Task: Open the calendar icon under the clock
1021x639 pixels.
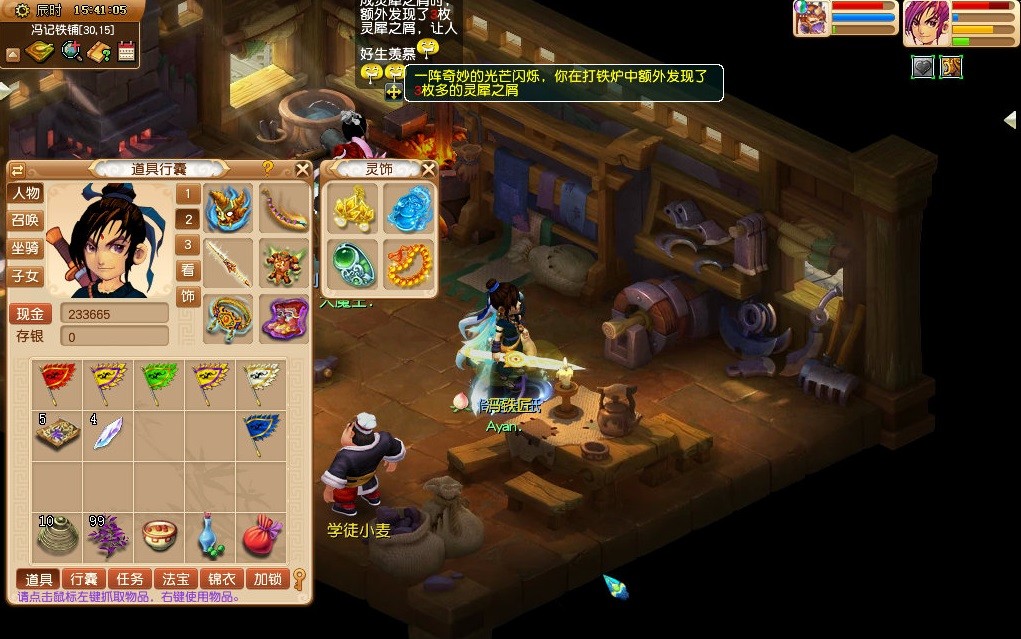Action: point(126,52)
